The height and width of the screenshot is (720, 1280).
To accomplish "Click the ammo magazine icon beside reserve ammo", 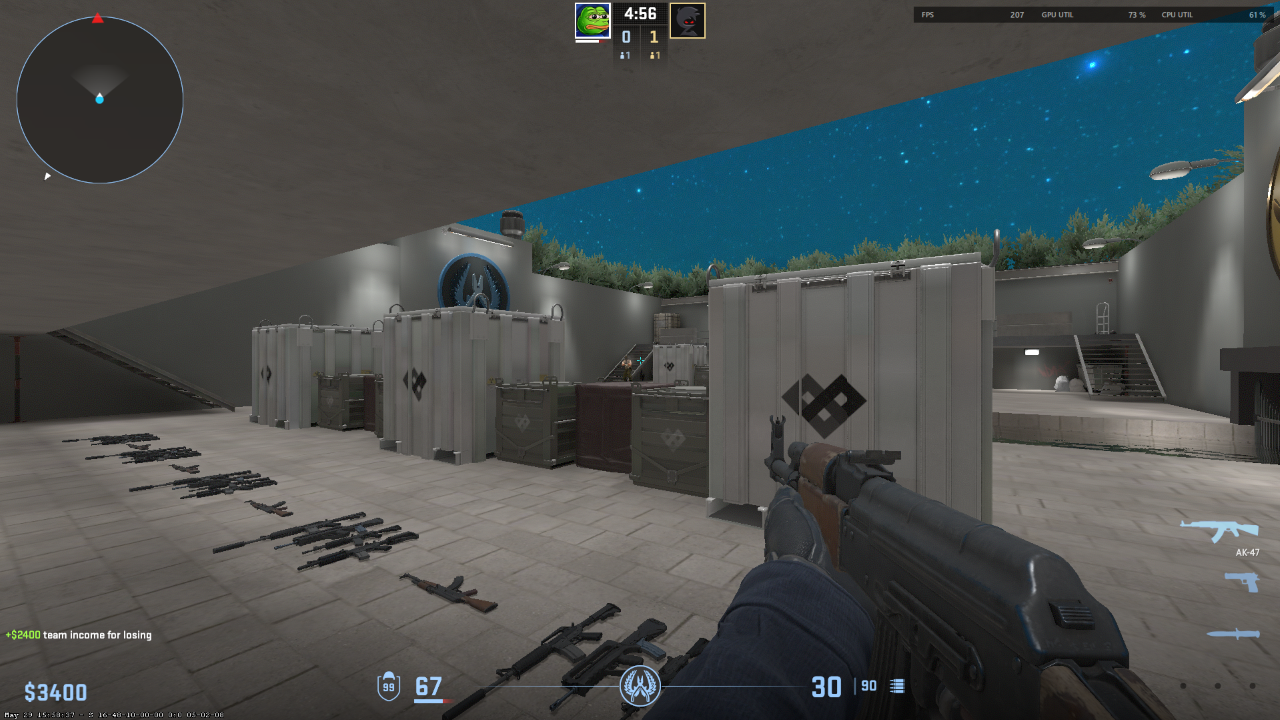I will pyautogui.click(x=895, y=685).
